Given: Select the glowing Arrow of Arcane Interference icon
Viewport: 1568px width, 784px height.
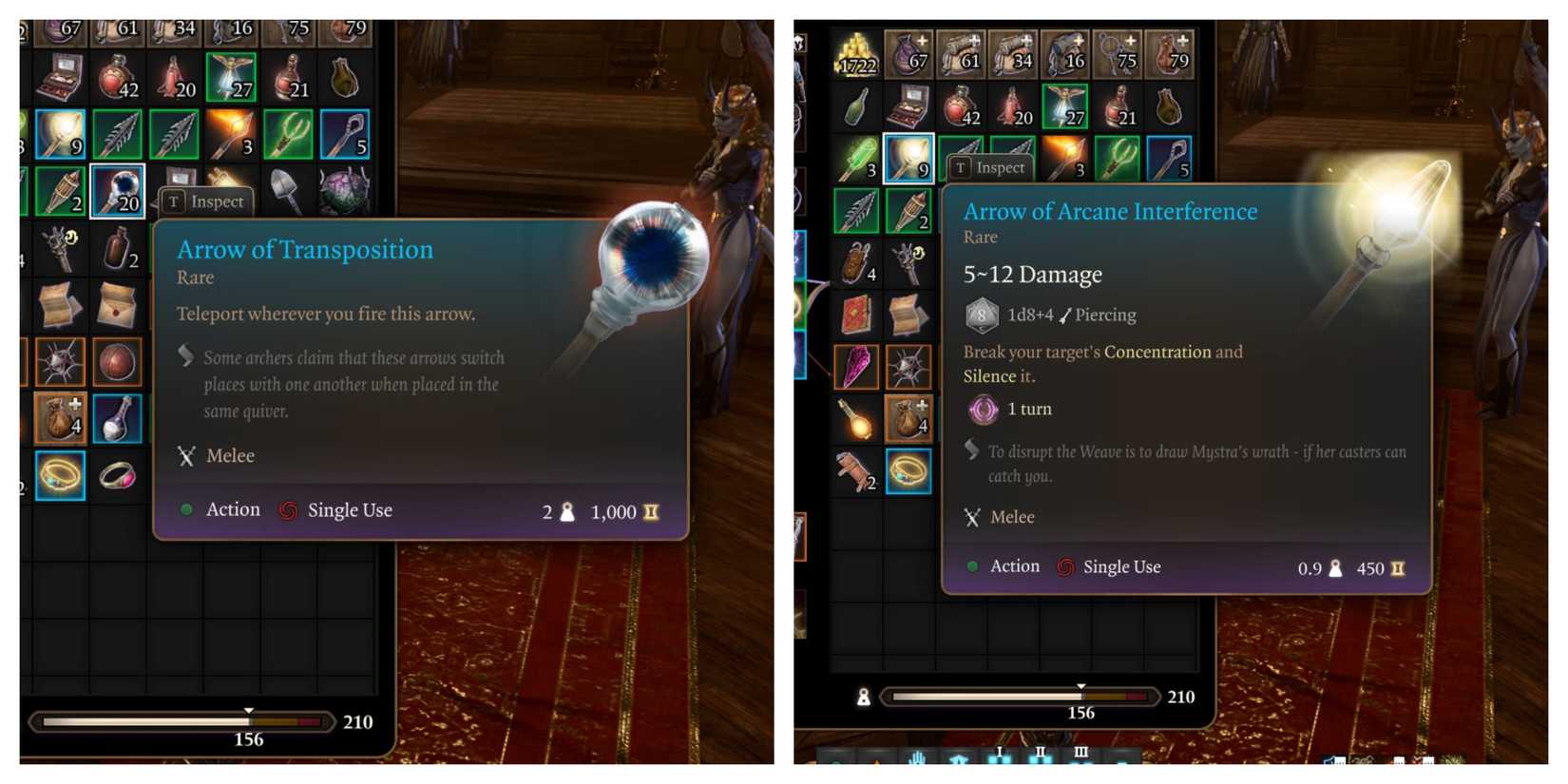Looking at the screenshot, I should 908,159.
